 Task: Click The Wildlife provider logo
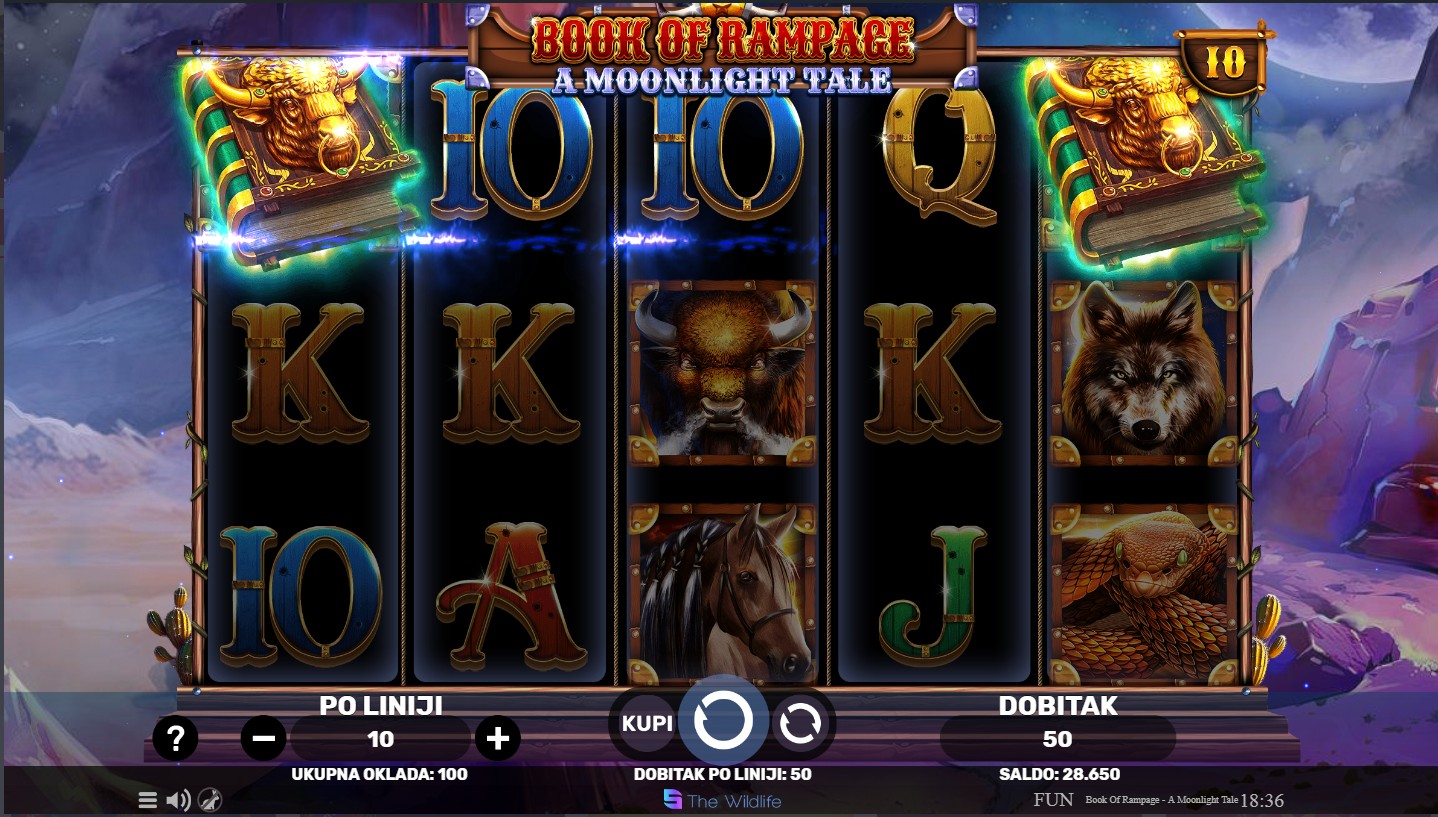(x=722, y=800)
